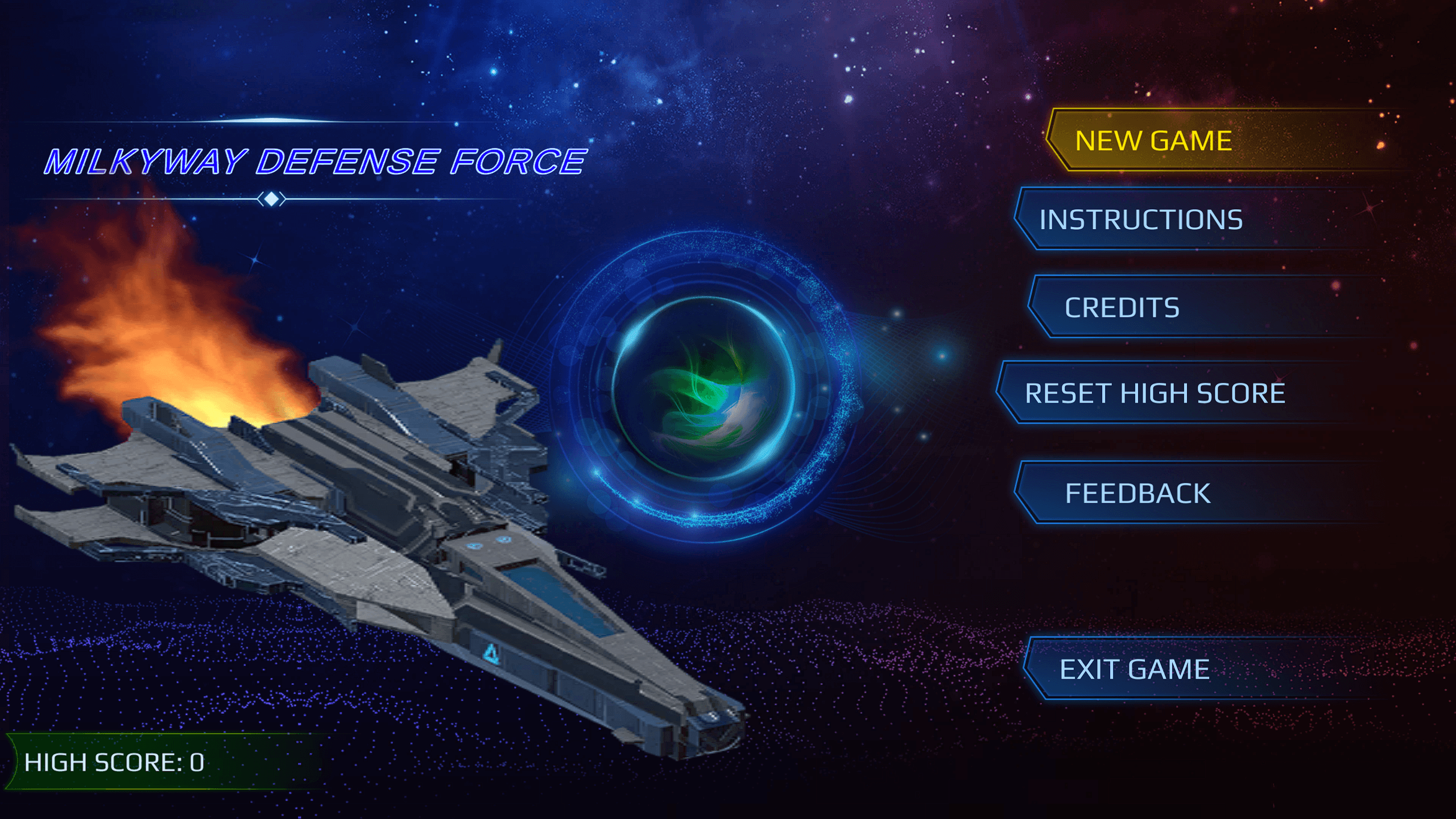Choose EXIT GAME from the menu
The width and height of the screenshot is (1456, 819).
click(1135, 669)
